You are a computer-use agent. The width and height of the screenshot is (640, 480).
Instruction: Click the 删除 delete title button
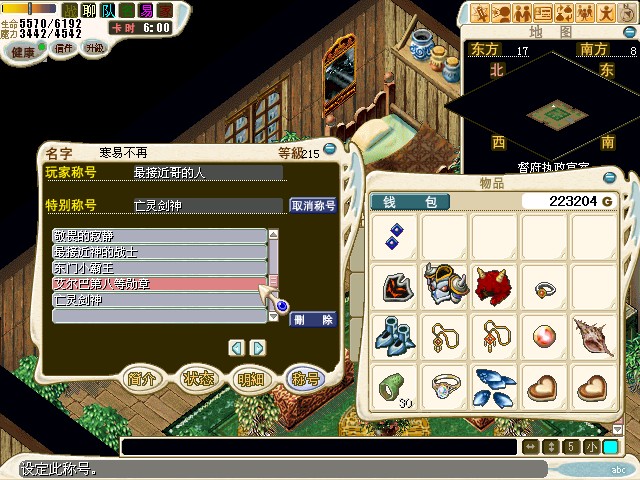(x=313, y=320)
